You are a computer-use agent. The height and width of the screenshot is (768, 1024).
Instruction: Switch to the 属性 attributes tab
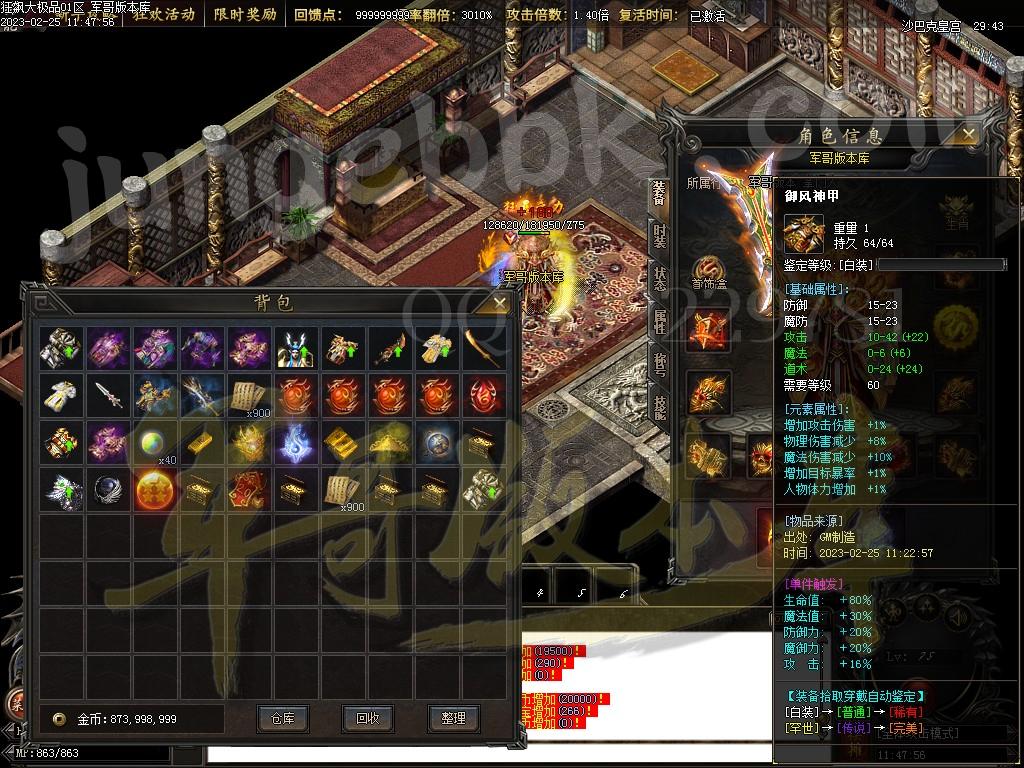point(659,321)
